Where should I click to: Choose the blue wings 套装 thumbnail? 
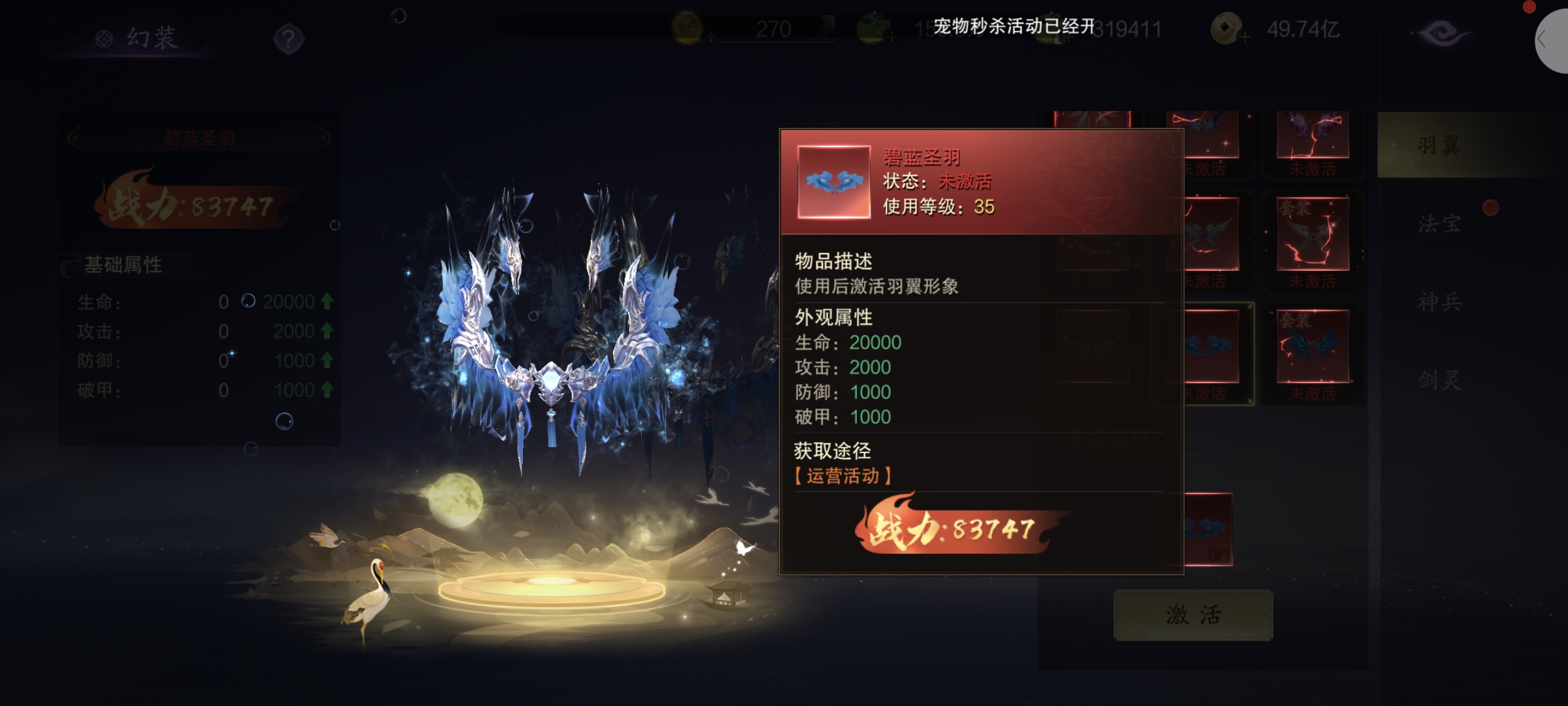point(1313,347)
